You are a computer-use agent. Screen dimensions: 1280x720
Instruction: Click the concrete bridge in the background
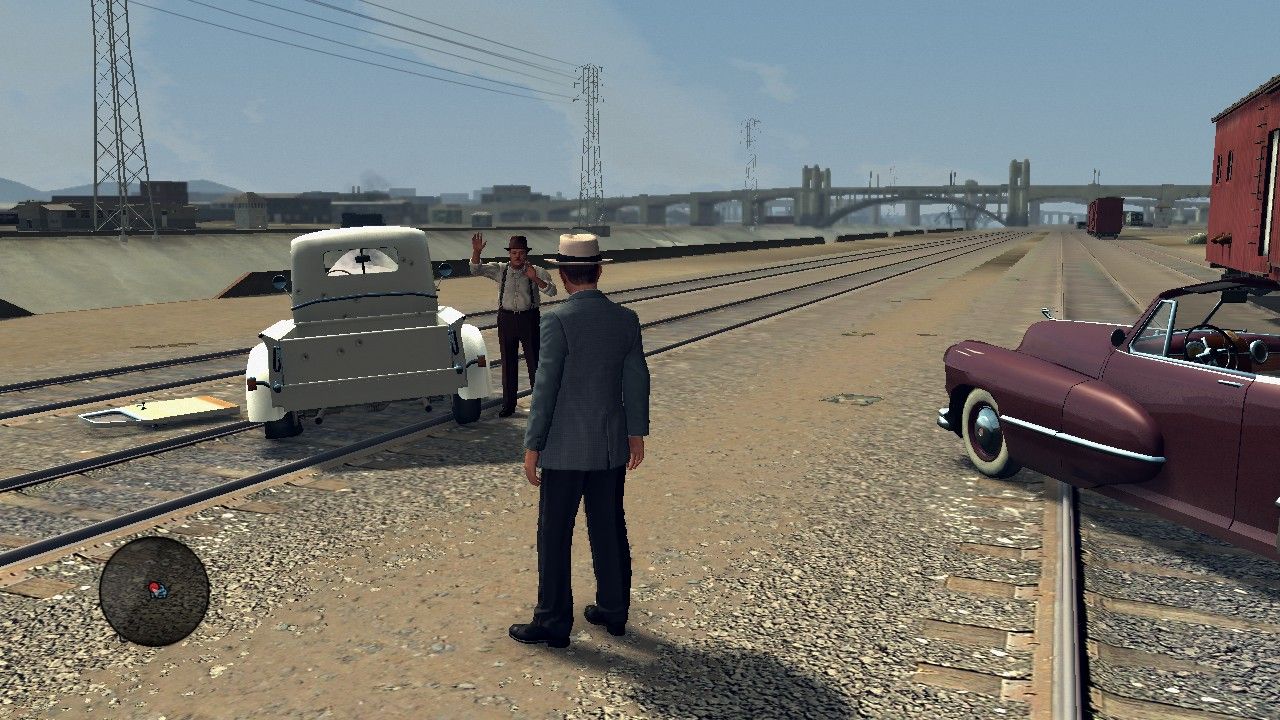pyautogui.click(x=900, y=195)
